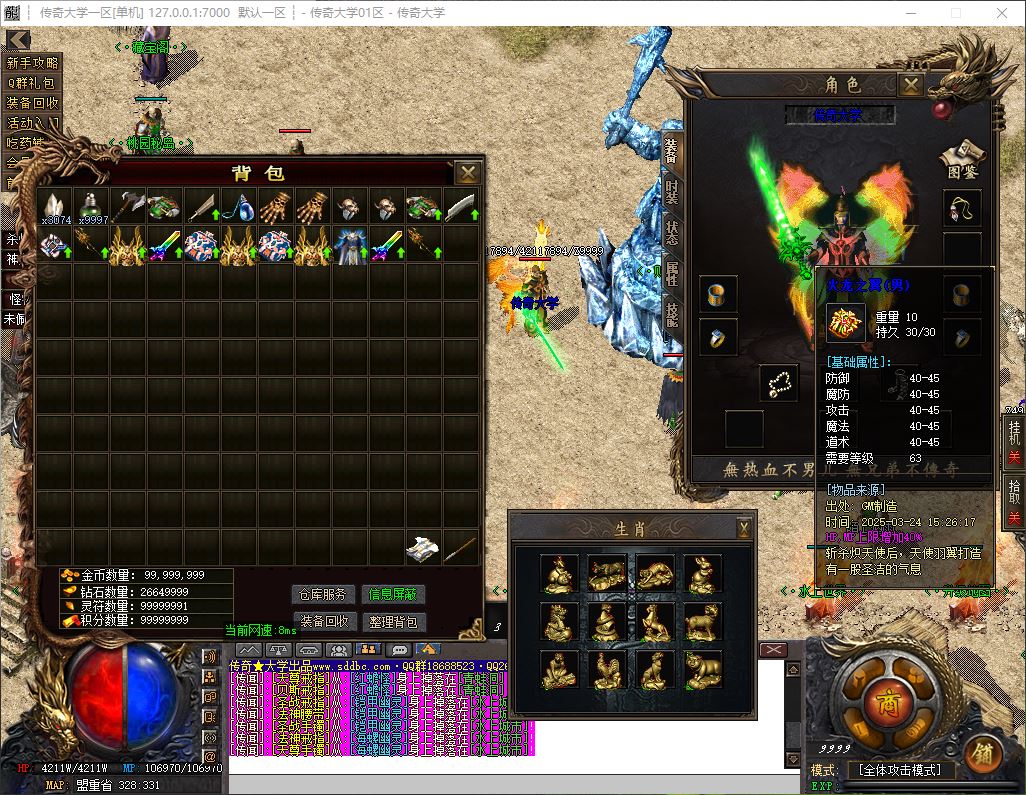This screenshot has width=1026, height=795.
Task: Select the blue robe armor item
Action: click(x=351, y=244)
